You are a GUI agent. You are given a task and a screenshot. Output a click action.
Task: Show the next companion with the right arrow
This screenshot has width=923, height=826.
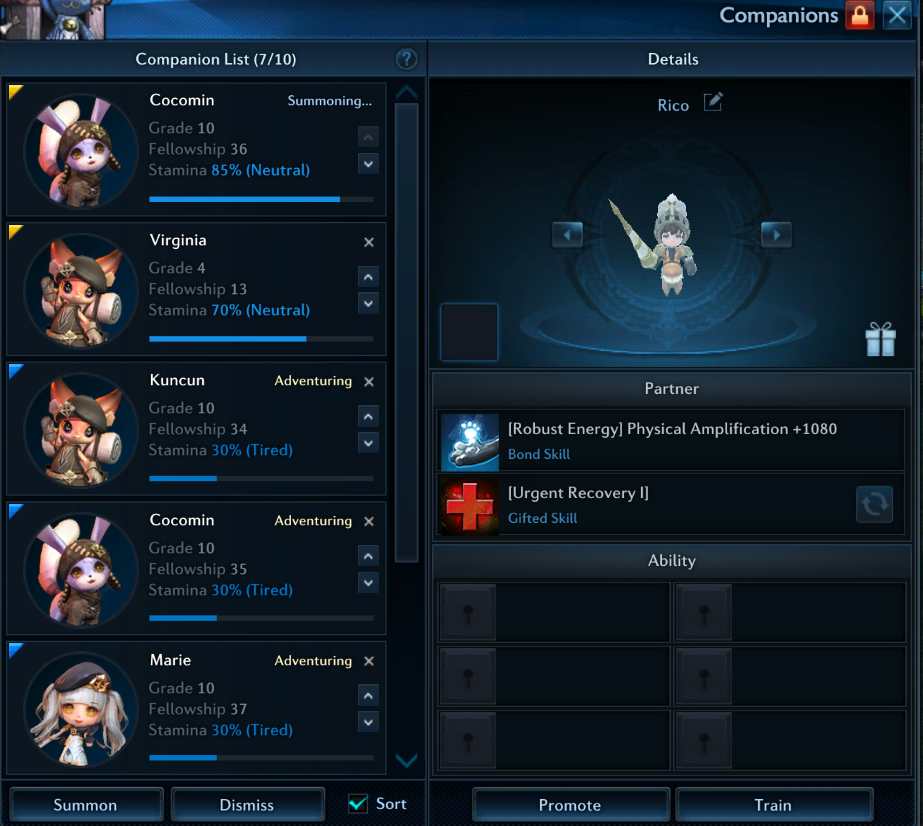click(776, 235)
